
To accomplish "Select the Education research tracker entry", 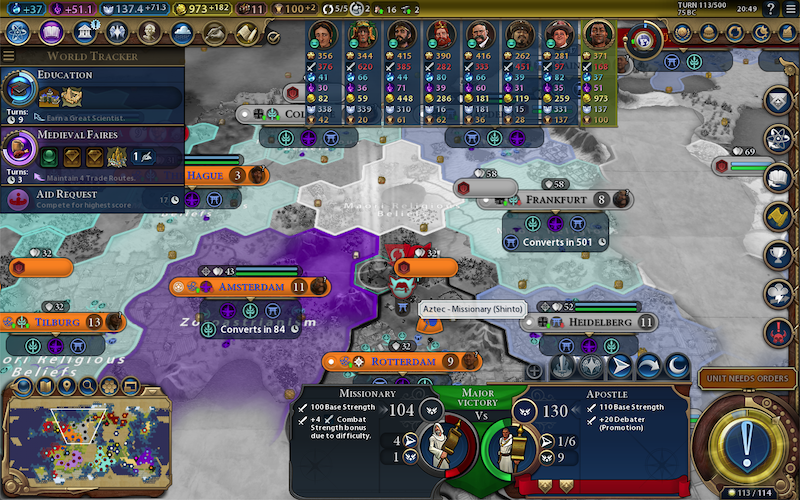I will (x=92, y=95).
